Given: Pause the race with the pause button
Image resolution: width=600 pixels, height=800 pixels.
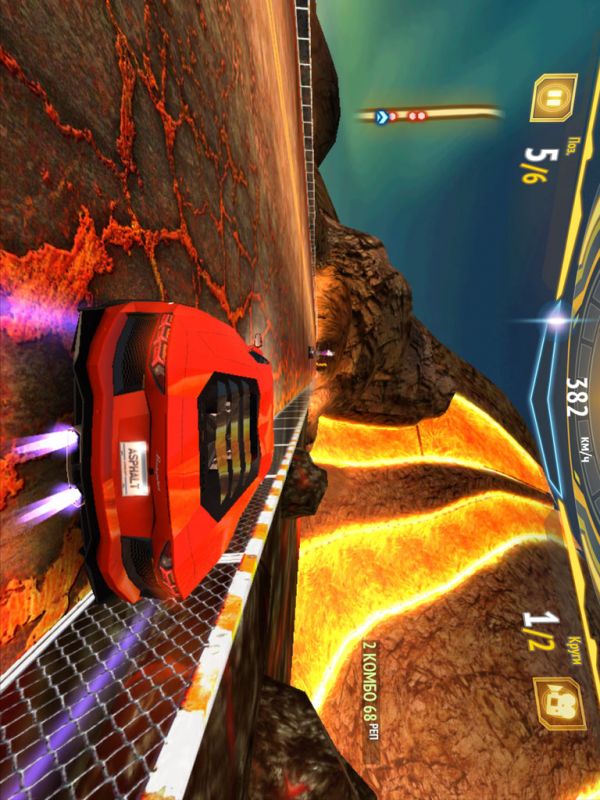Looking at the screenshot, I should pos(551,98).
